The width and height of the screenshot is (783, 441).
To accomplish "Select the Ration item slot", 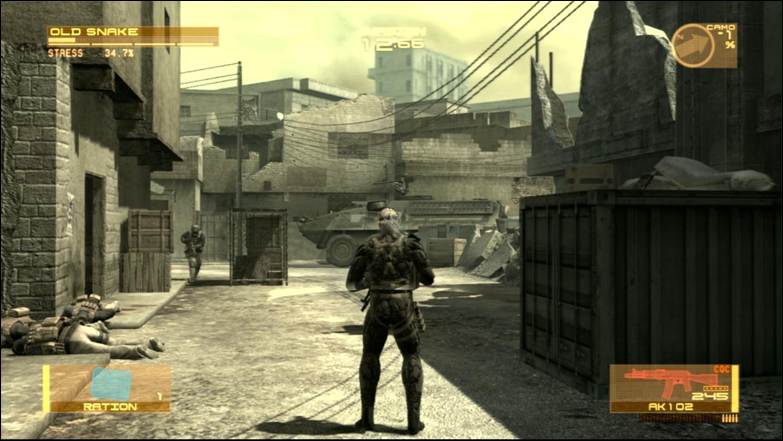I will pyautogui.click(x=107, y=388).
